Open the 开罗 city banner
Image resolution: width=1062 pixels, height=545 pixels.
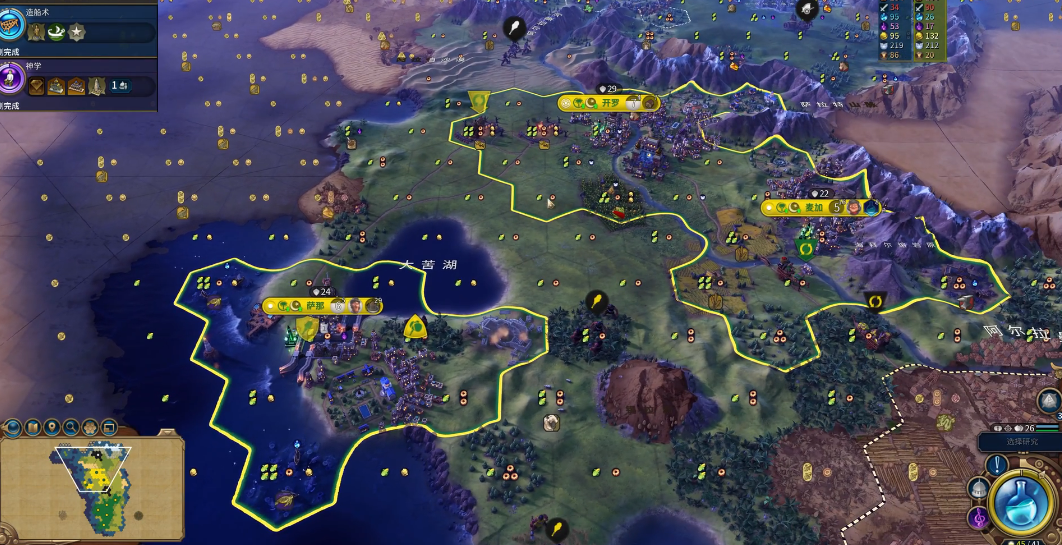610,102
